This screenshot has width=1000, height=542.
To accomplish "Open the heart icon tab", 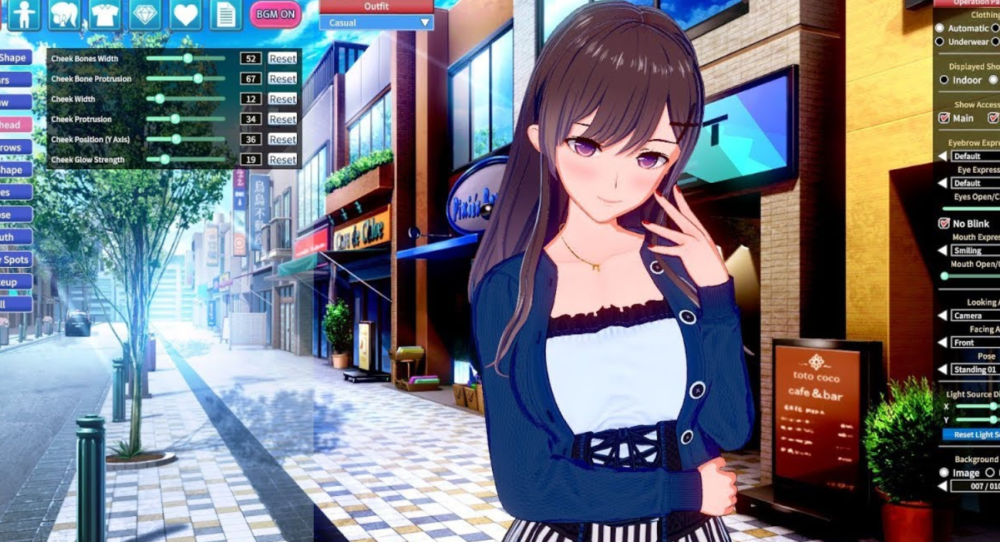I will (185, 15).
